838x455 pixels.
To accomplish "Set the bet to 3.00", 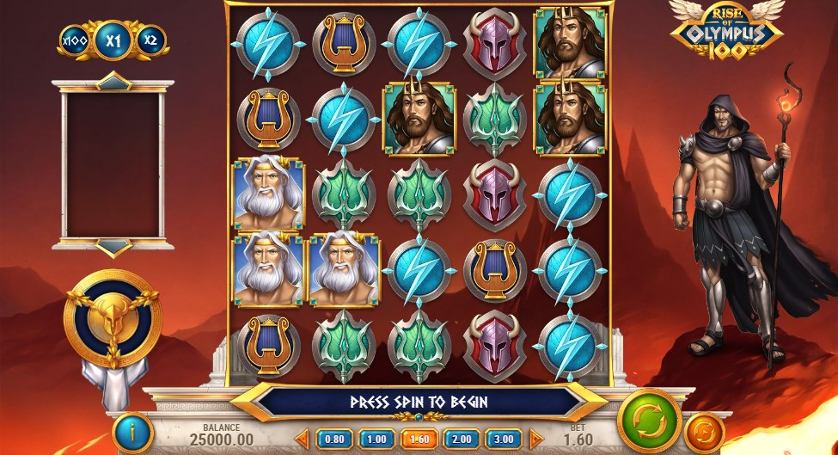I will click(x=502, y=438).
